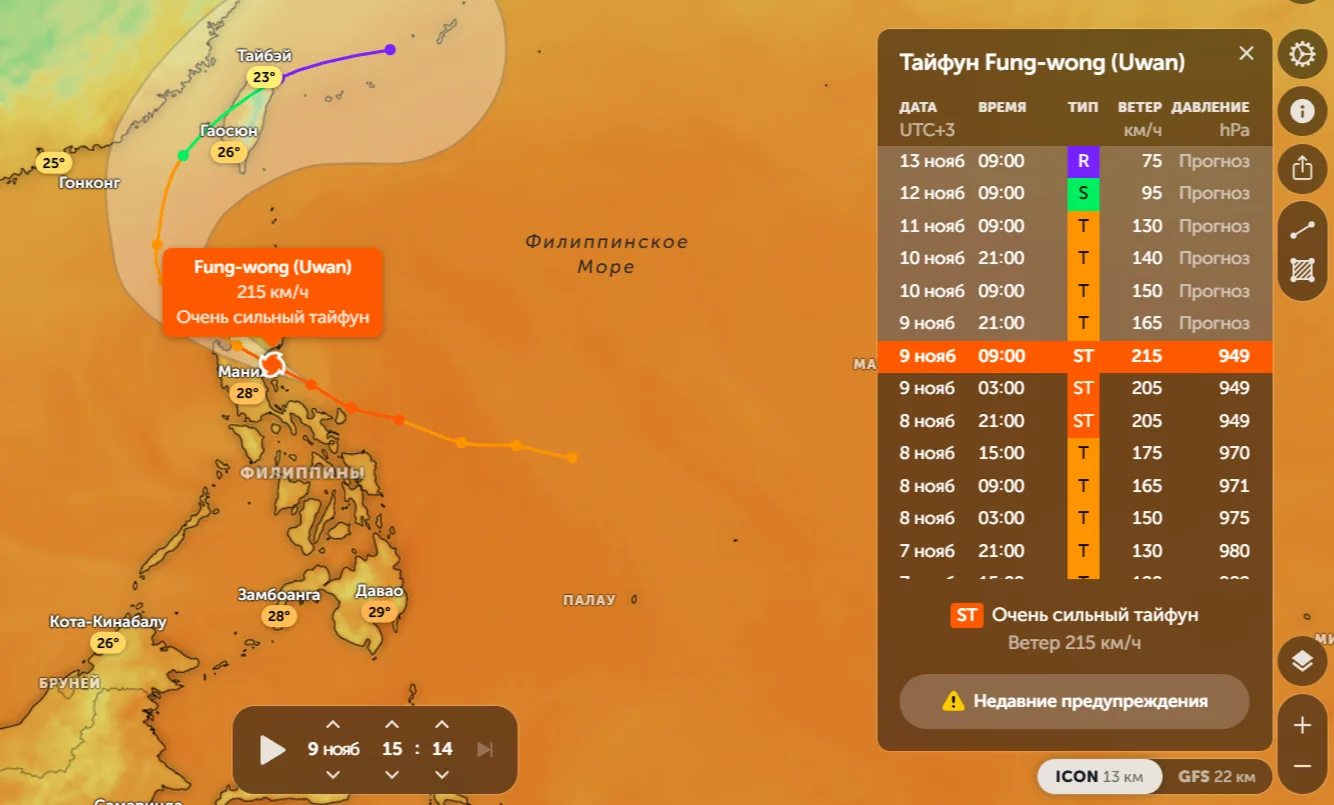Play the forecast animation
1334x805 pixels.
pyautogui.click(x=272, y=749)
